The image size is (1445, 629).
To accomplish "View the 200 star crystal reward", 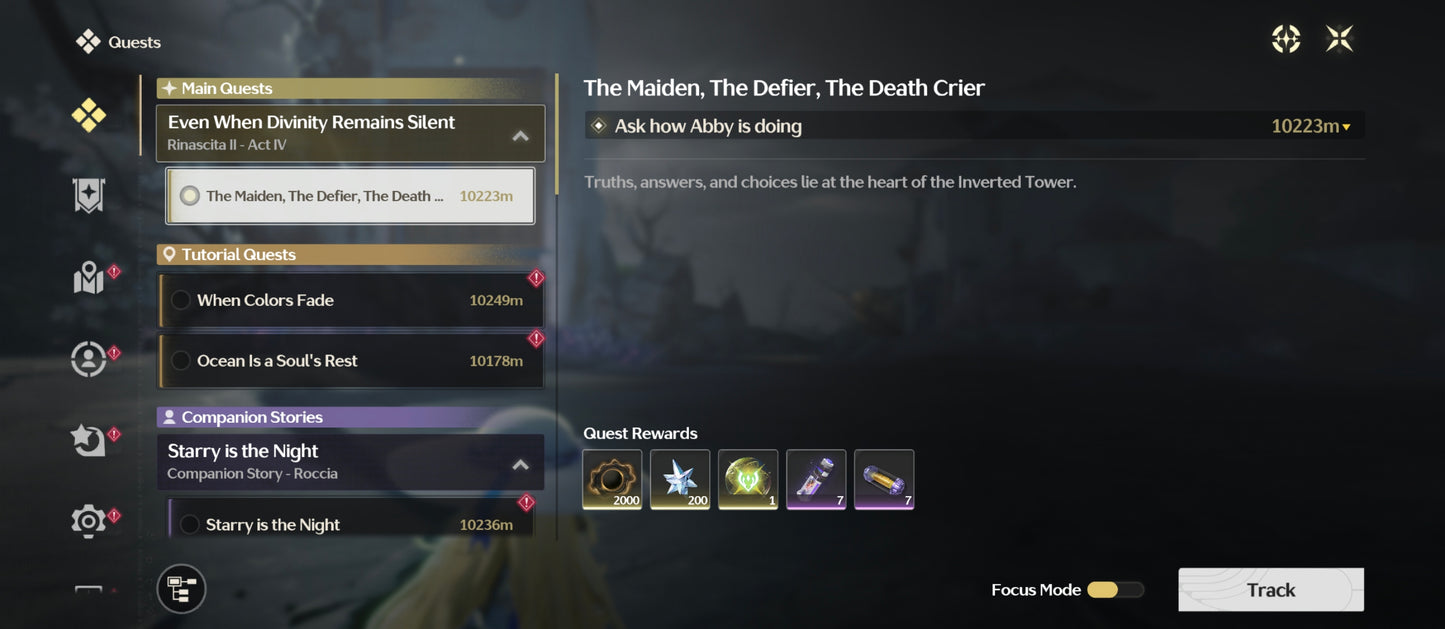I will tap(680, 479).
